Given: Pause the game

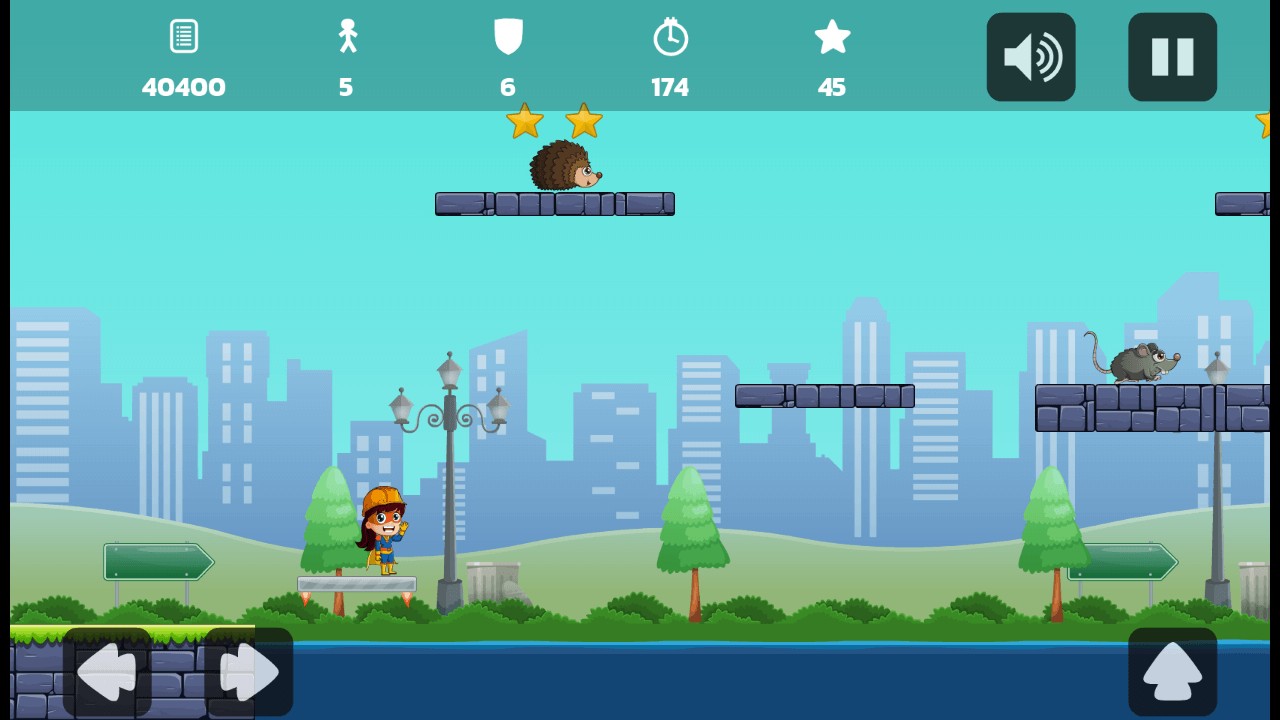Looking at the screenshot, I should point(1172,57).
